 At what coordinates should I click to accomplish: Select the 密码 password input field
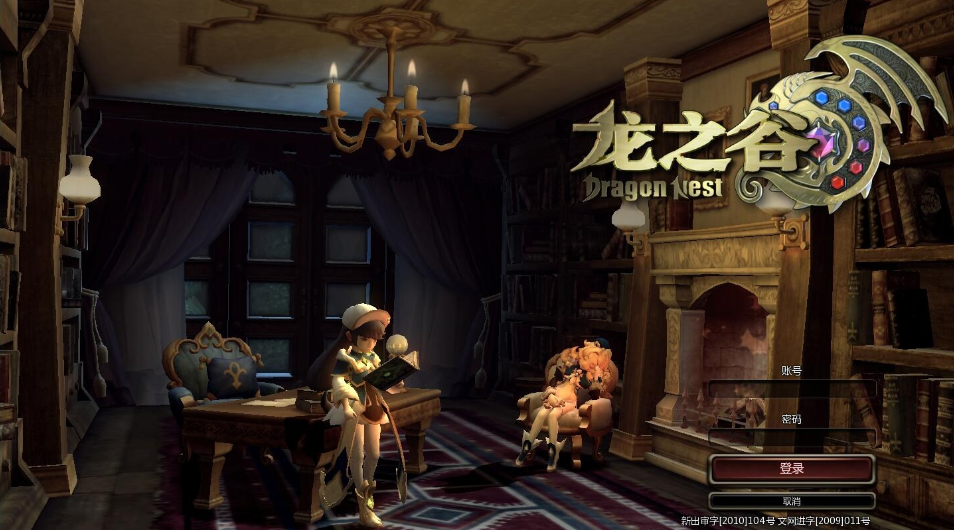(791, 437)
